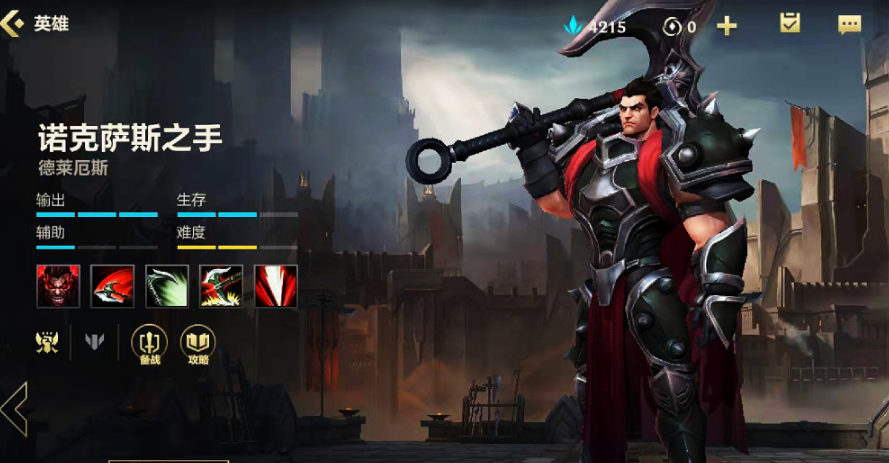Screen dimensions: 889x463
Task: Select the red-white blade ultimate ability icon
Action: pyautogui.click(x=275, y=286)
